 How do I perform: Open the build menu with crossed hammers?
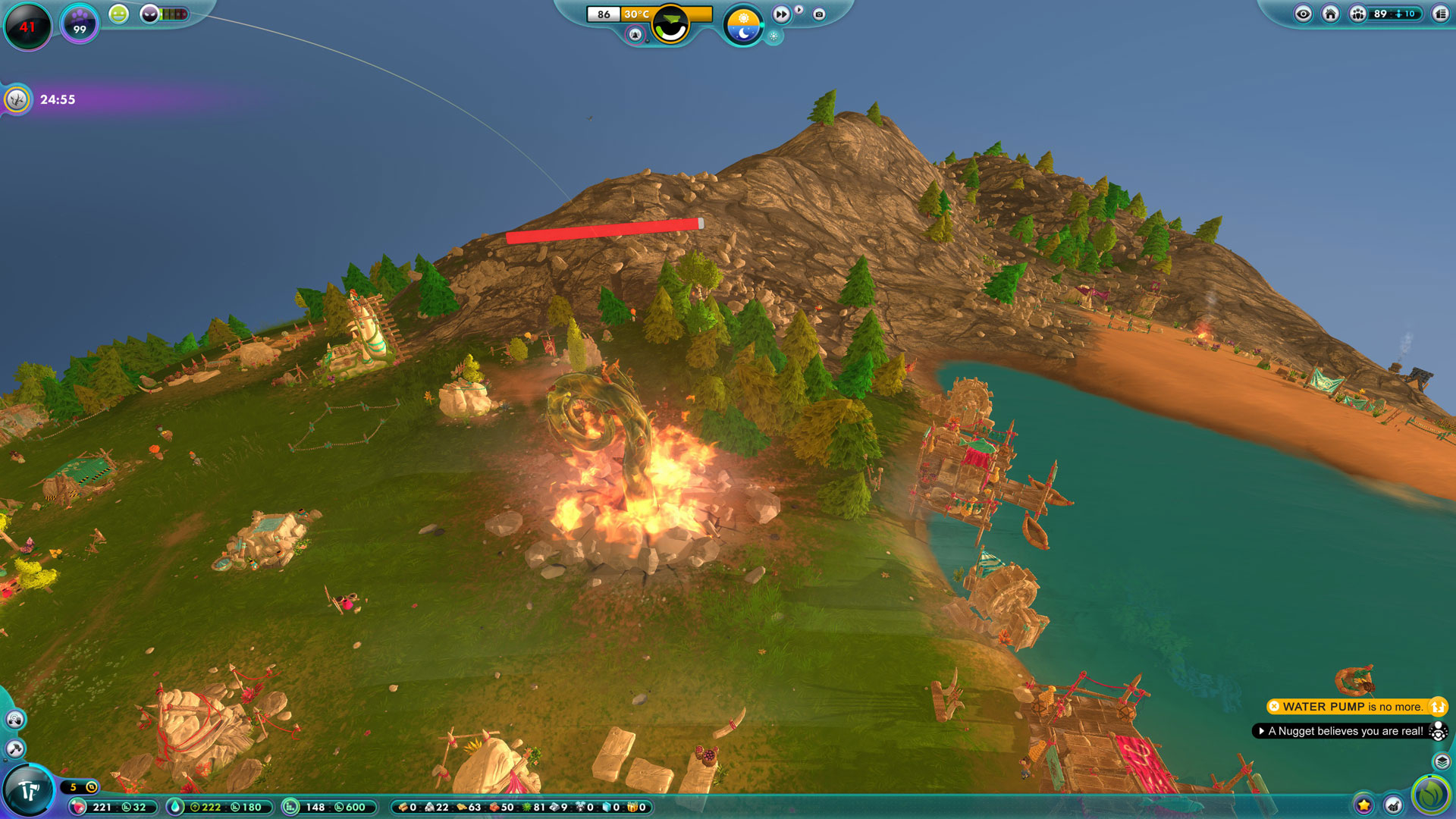[29, 791]
